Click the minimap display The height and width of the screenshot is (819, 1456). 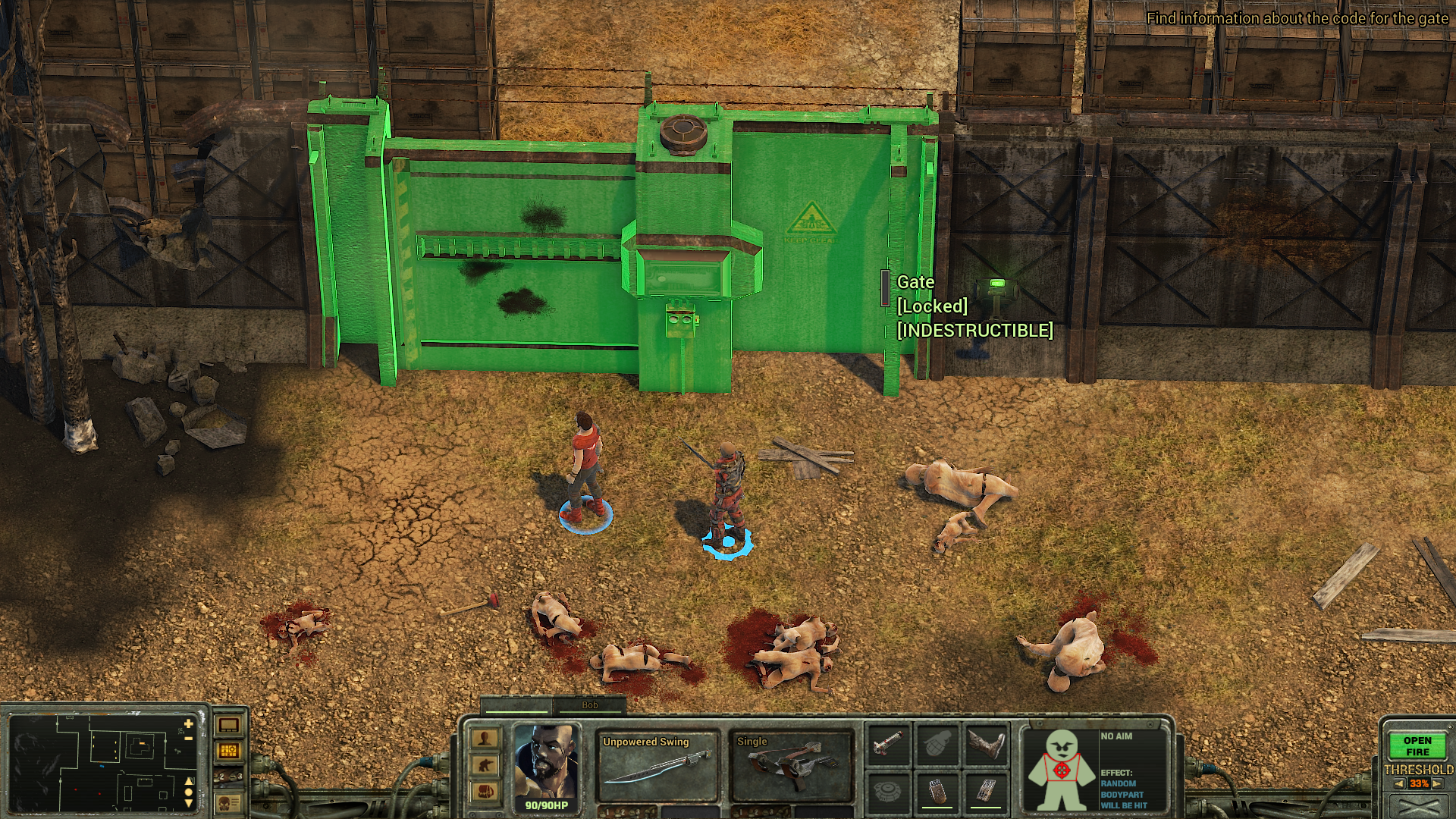99,762
